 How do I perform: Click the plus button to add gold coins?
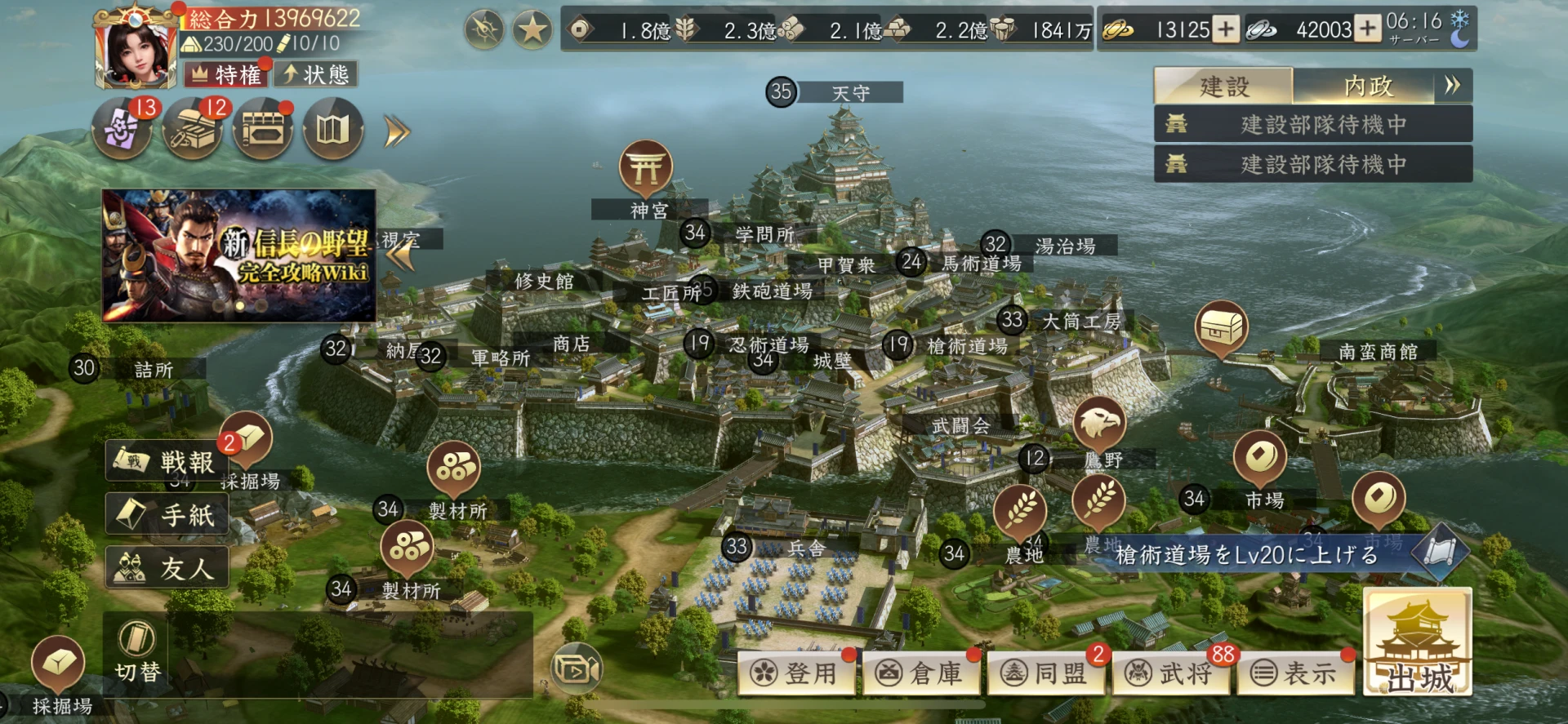[1225, 30]
